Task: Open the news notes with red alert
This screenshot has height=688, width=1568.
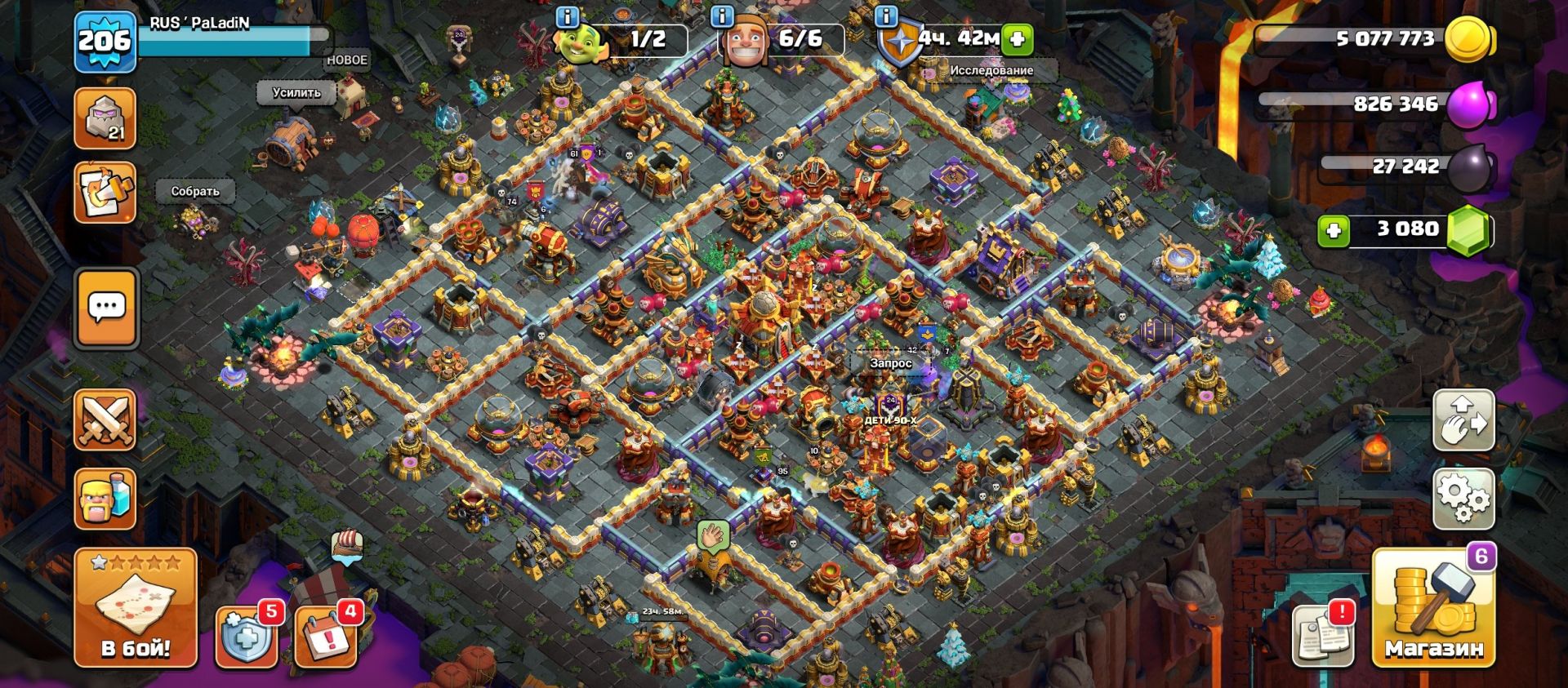Action: click(1322, 634)
